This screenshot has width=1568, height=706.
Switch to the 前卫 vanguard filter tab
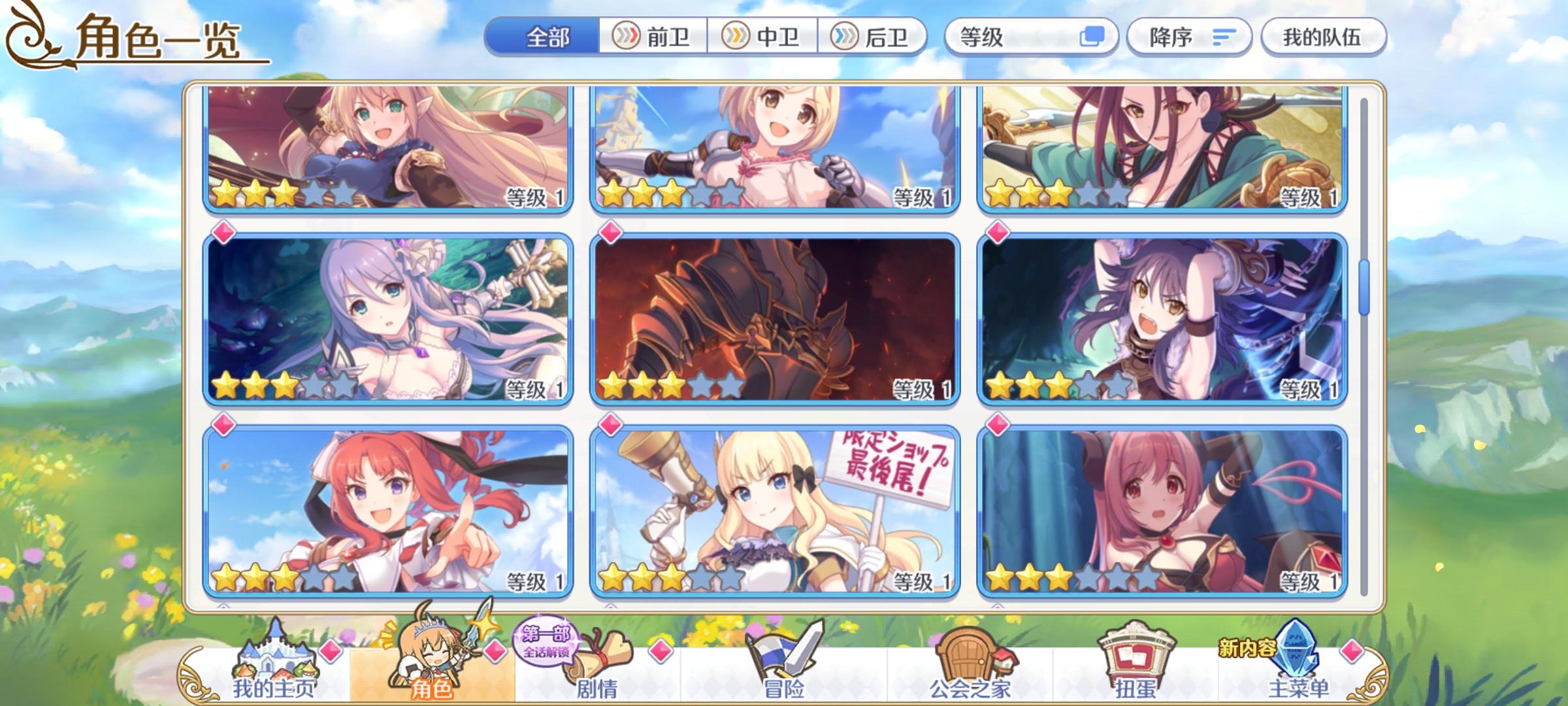coord(654,37)
